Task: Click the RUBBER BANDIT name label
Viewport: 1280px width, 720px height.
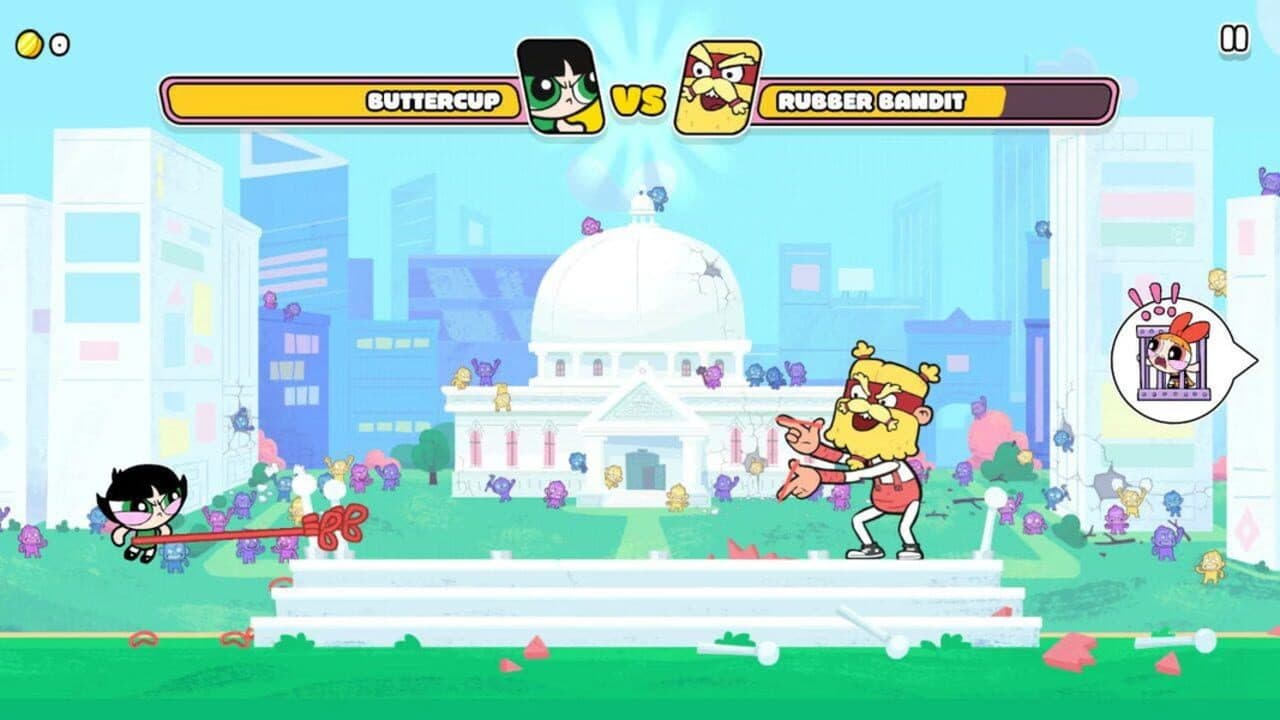Action: (x=872, y=100)
